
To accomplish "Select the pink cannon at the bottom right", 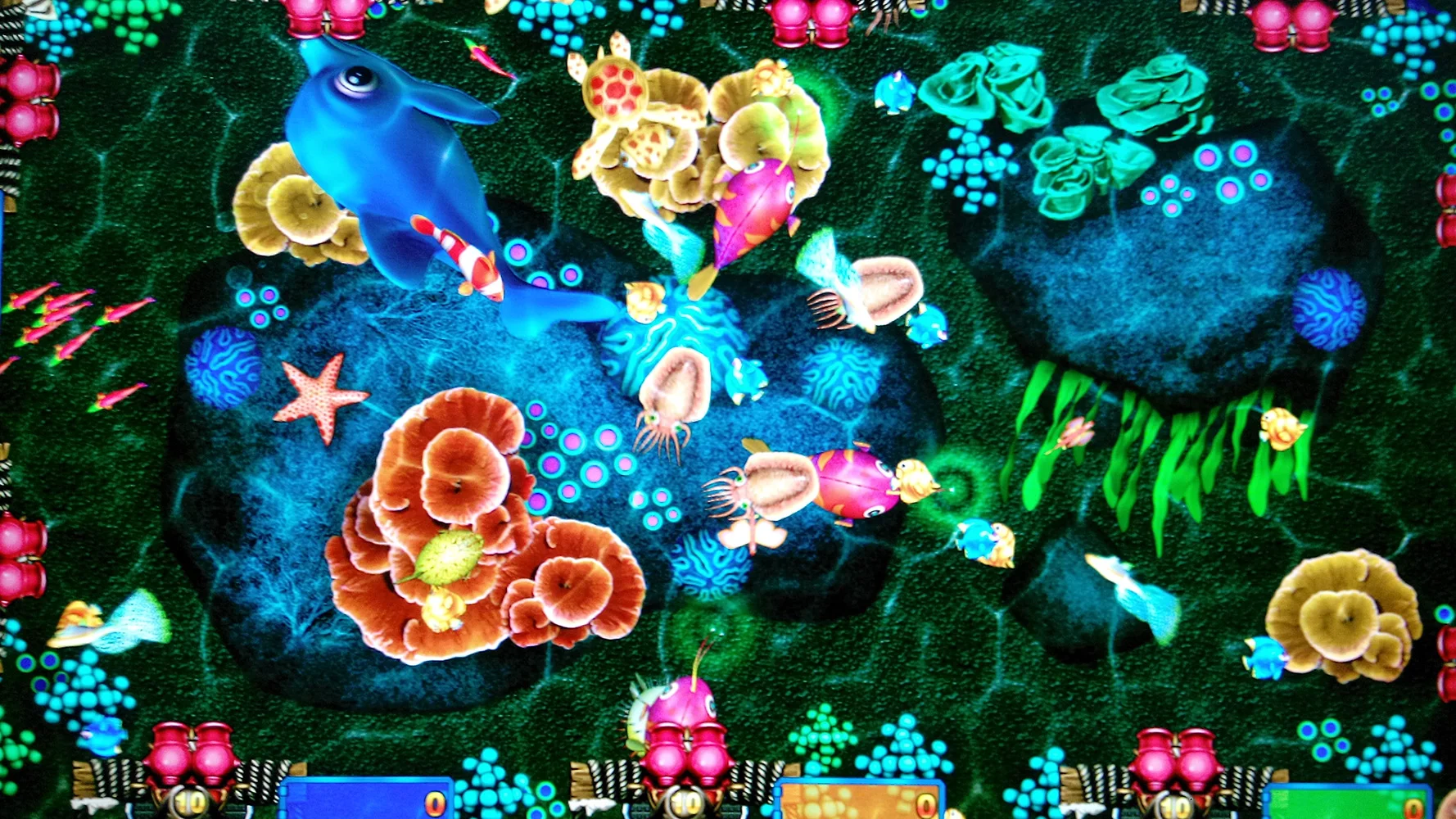I will tap(1175, 762).
